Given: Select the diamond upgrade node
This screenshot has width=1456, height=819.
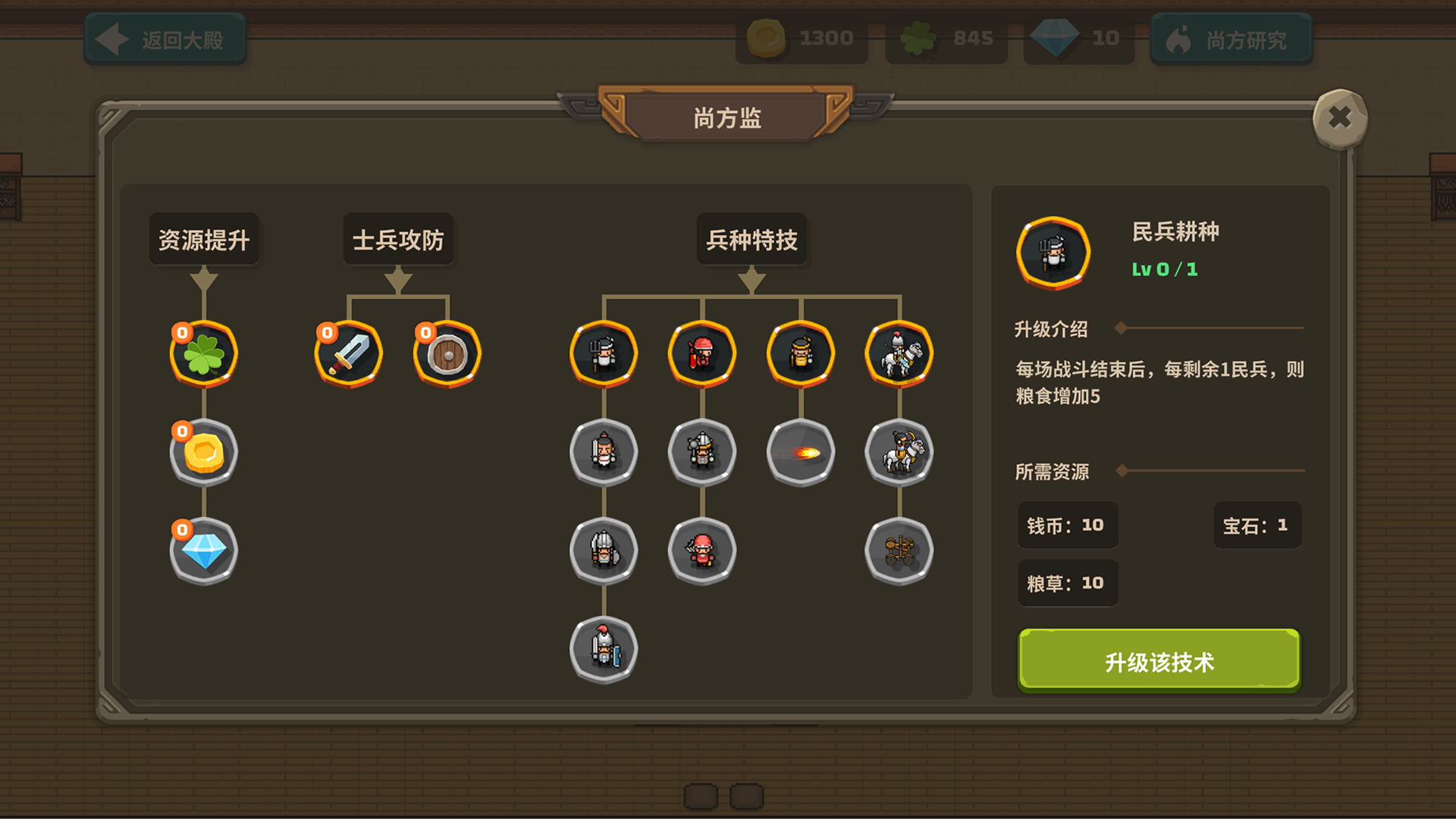Looking at the screenshot, I should coord(202,551).
